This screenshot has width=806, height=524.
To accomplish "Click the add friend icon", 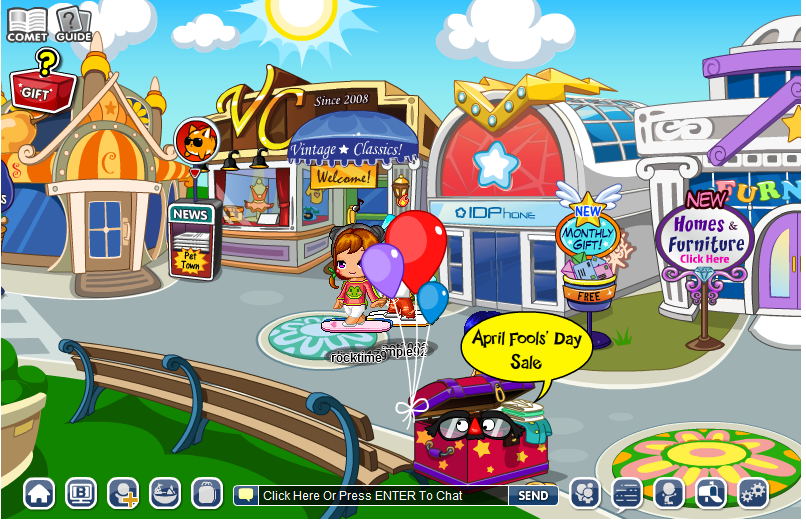I will click(x=123, y=493).
